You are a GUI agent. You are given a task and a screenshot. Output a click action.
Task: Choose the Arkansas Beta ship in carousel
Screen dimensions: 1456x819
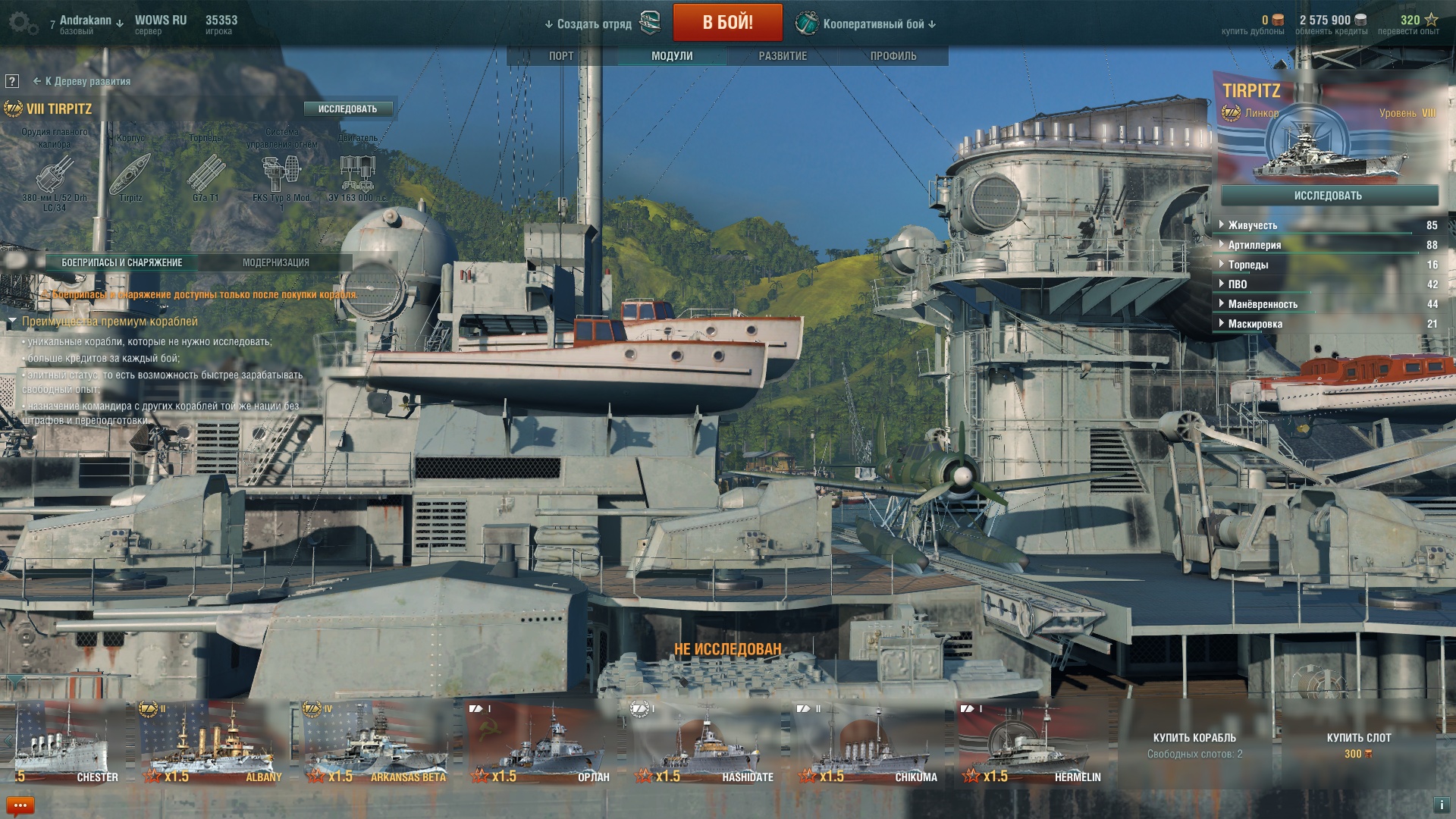(377, 742)
